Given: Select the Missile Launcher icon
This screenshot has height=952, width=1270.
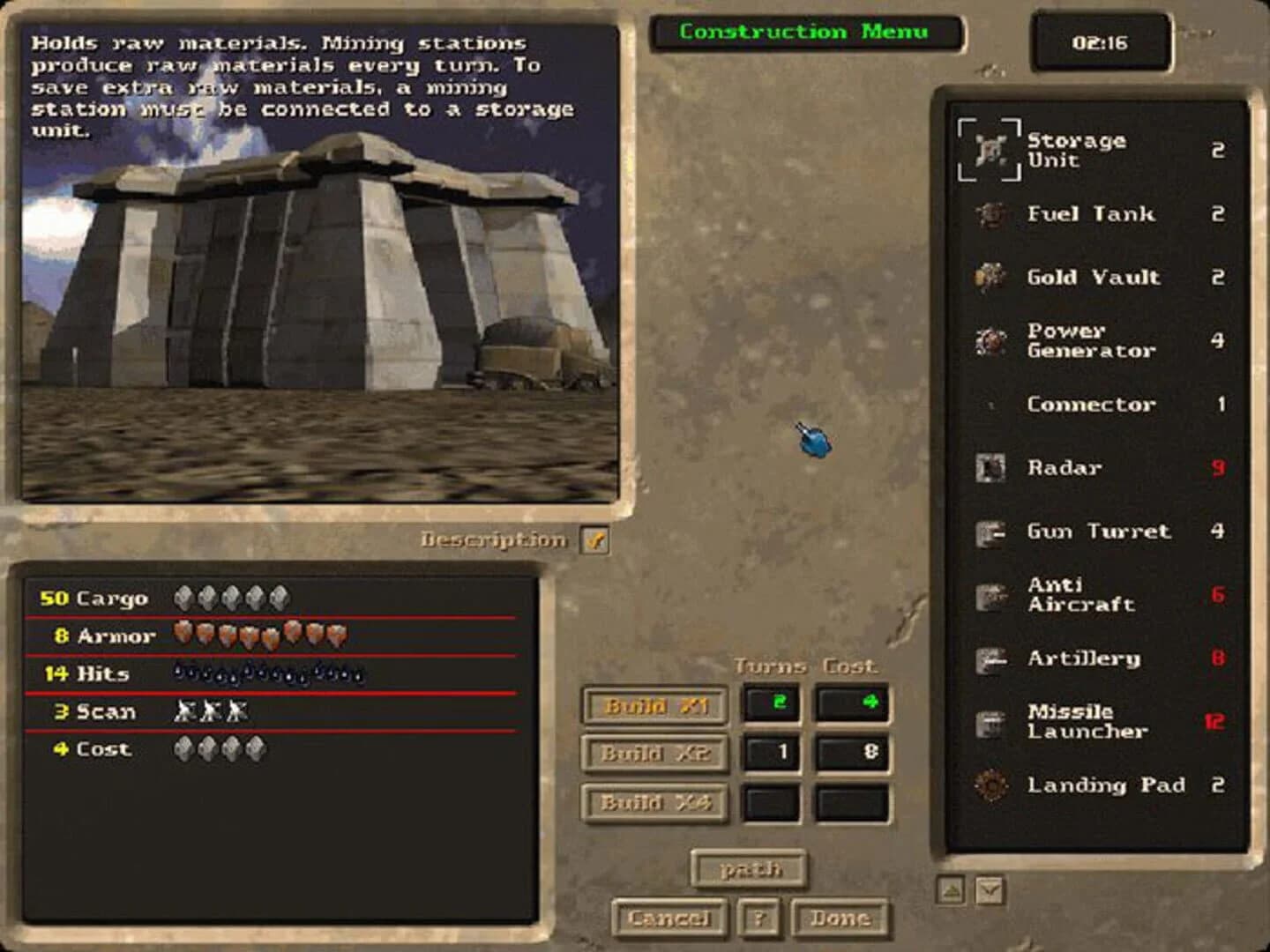Looking at the screenshot, I should point(989,721).
